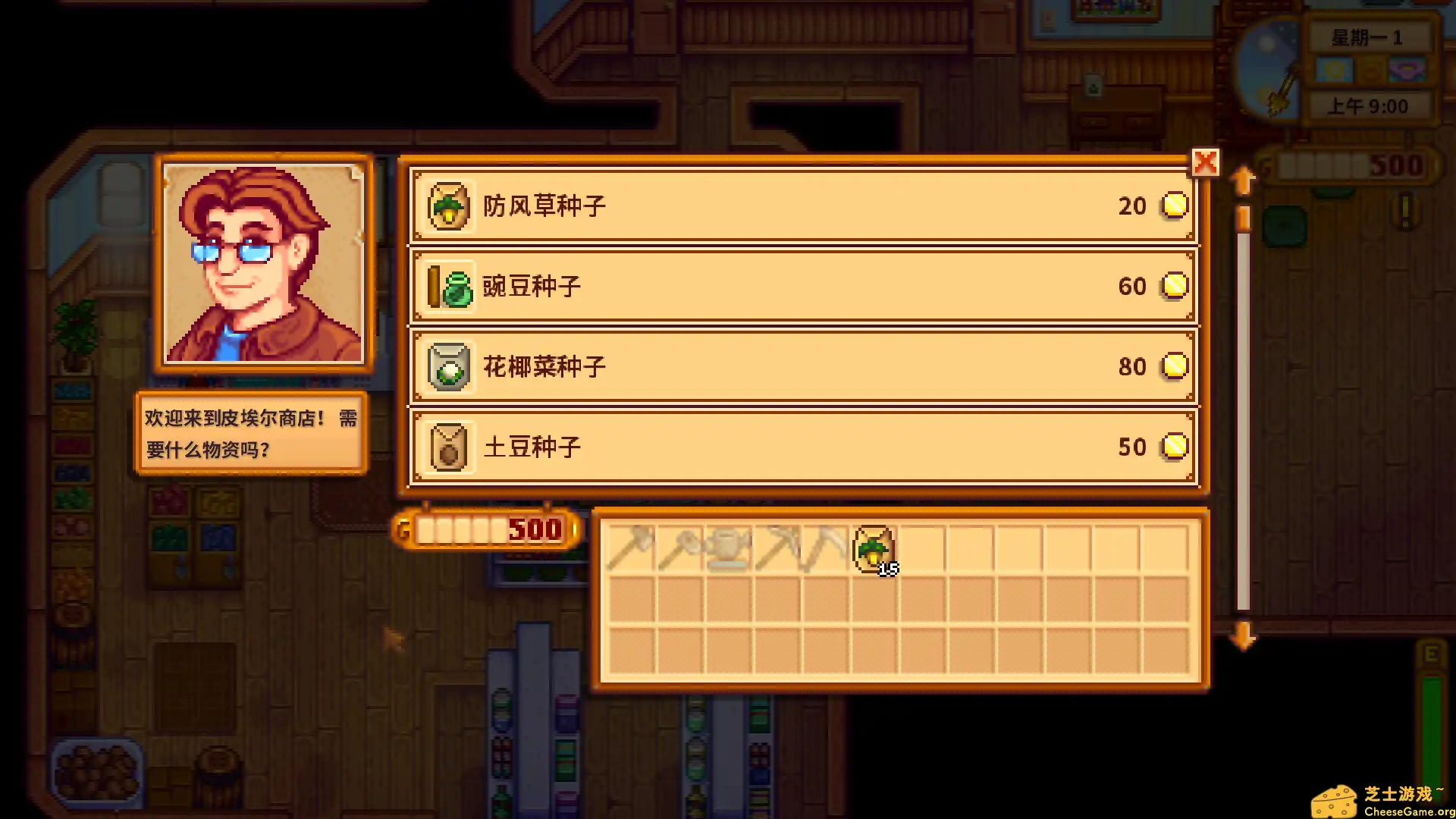This screenshot has width=1456, height=819.
Task: Click the scroll-down arrow beside the shop list
Action: 1242,637
